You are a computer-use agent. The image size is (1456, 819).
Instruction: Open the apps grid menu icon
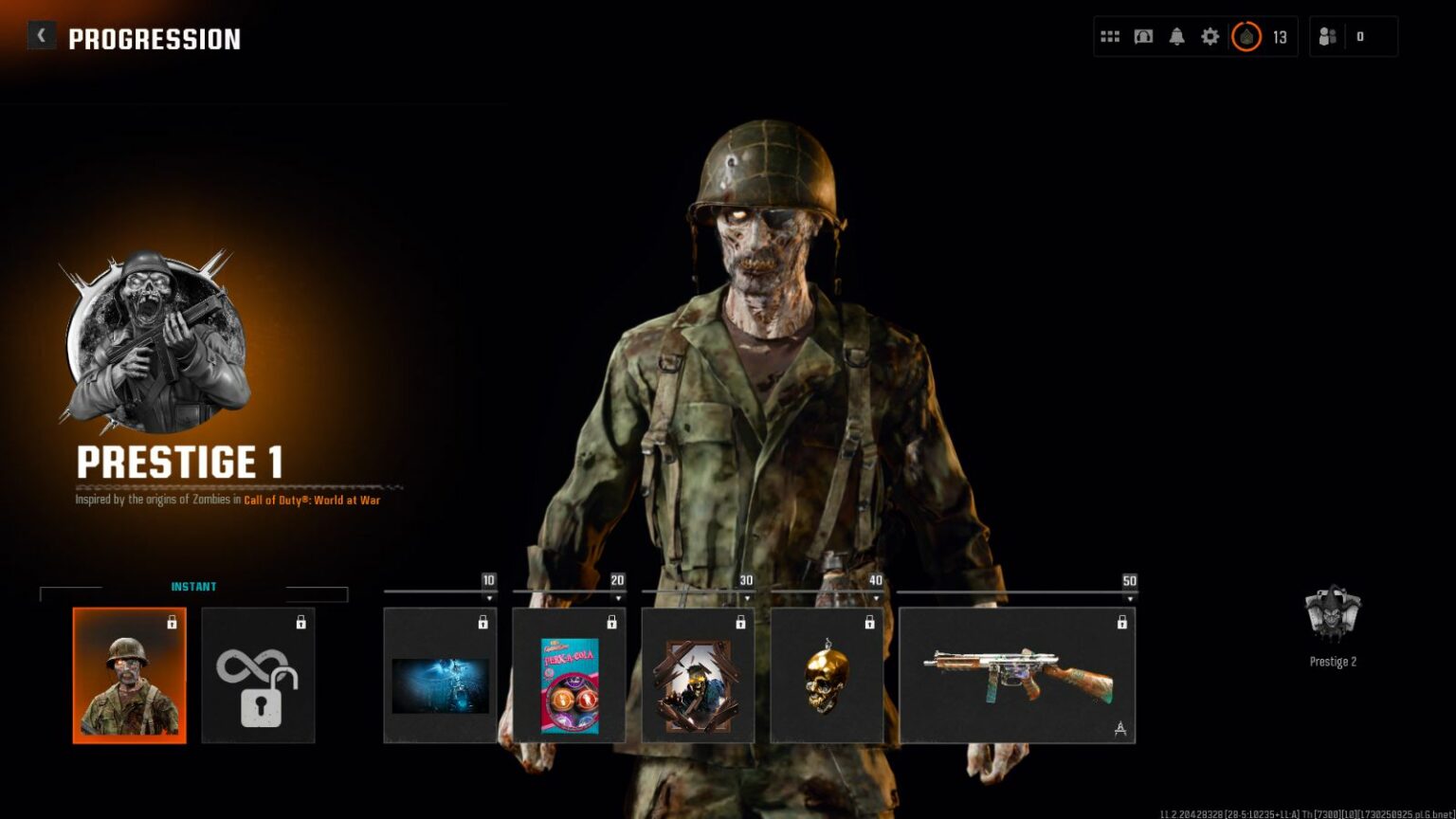point(1108,35)
